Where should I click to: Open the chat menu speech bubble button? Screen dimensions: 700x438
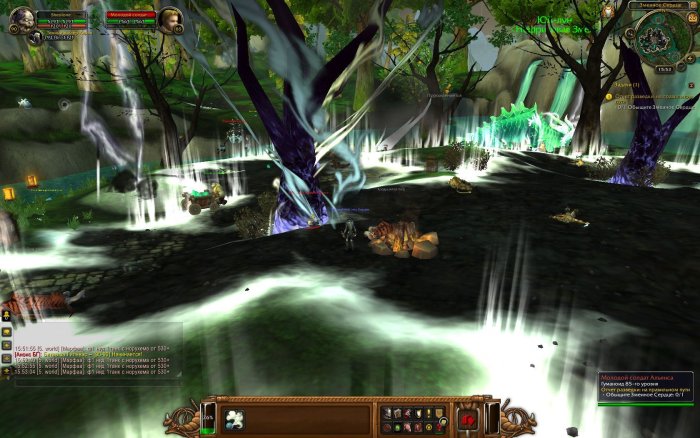pyautogui.click(x=6, y=331)
